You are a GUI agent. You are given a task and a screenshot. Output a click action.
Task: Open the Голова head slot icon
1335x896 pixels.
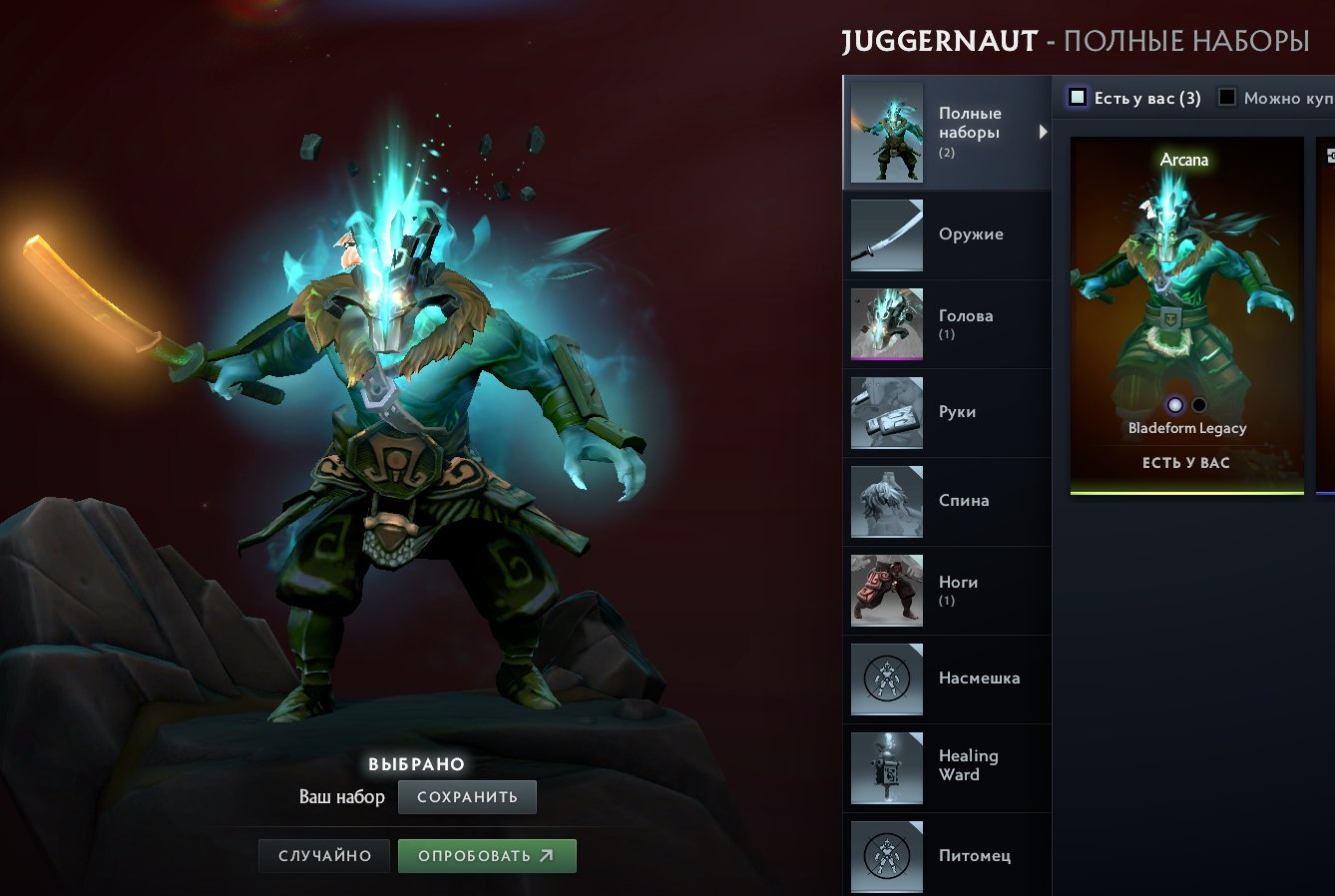coord(886,323)
